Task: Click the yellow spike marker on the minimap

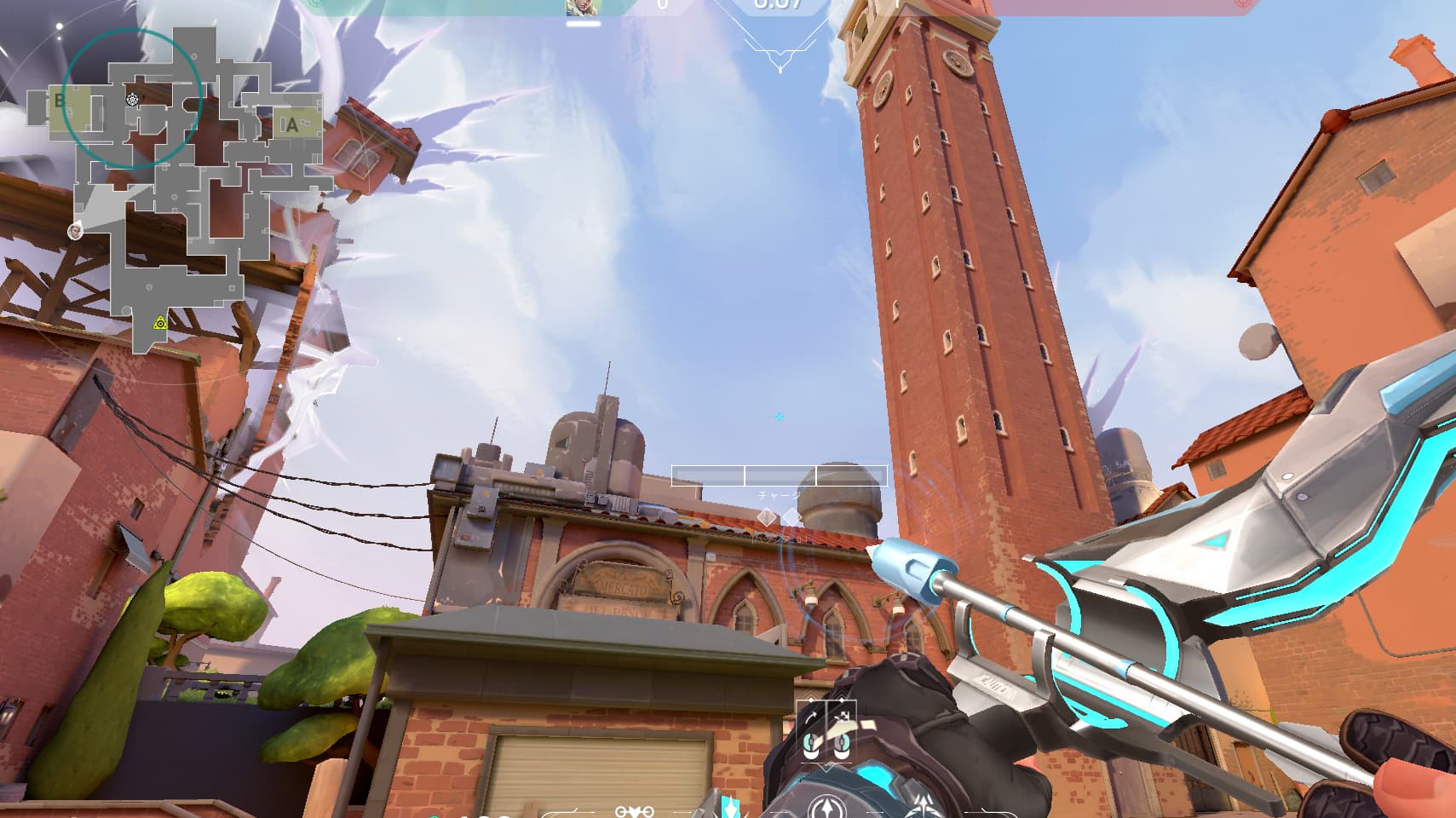Action: [160, 323]
